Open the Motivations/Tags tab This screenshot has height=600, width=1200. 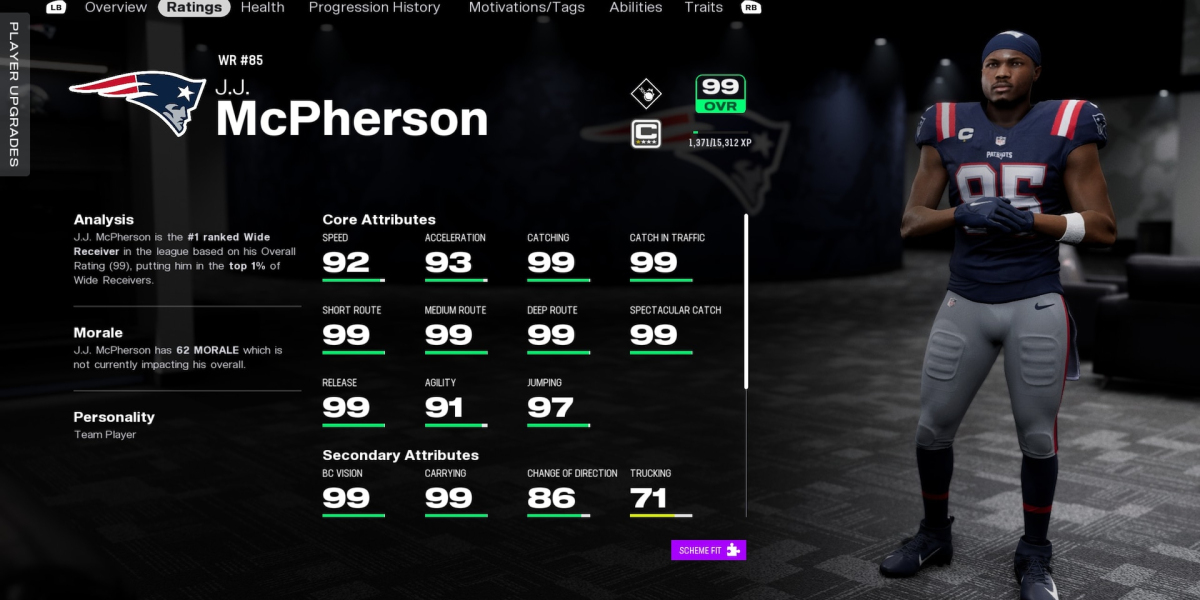click(x=526, y=7)
